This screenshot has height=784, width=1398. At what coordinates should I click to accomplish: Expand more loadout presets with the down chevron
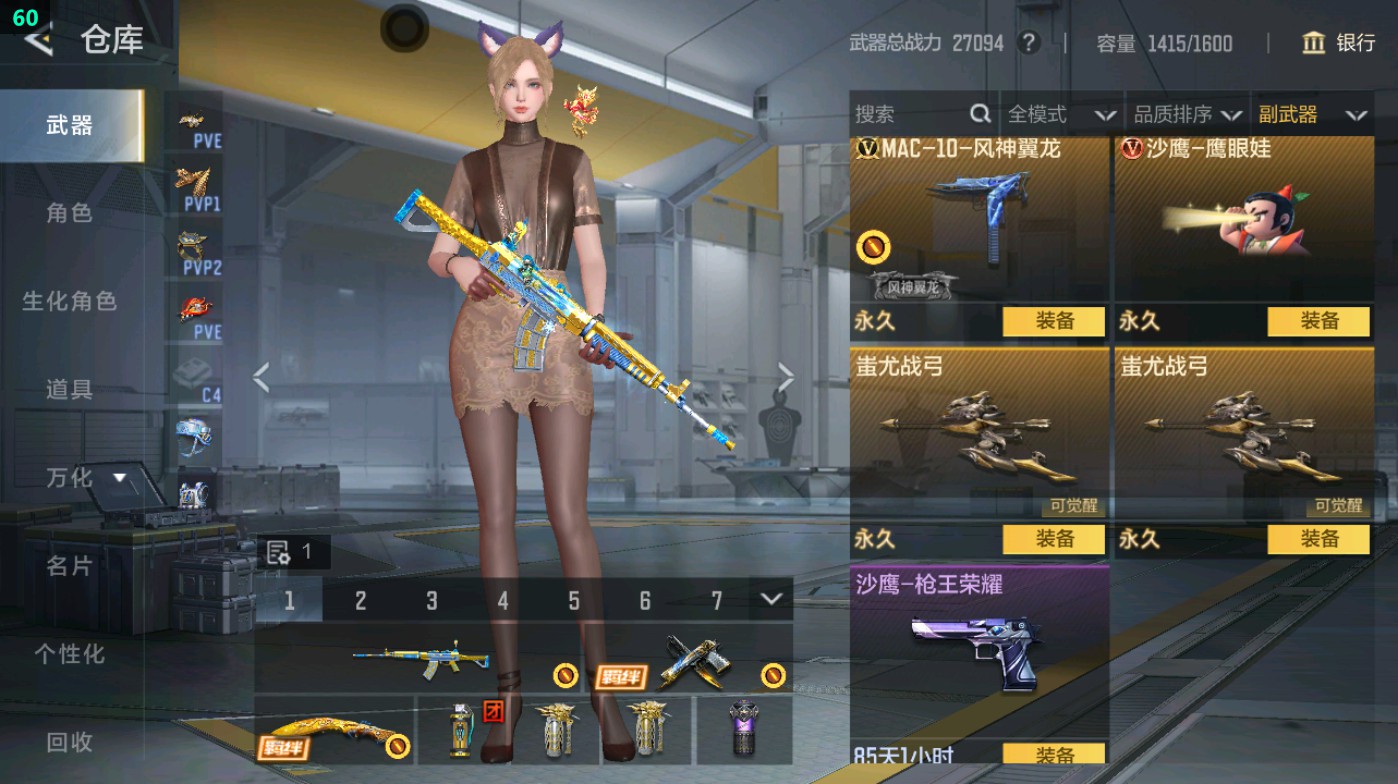click(769, 601)
